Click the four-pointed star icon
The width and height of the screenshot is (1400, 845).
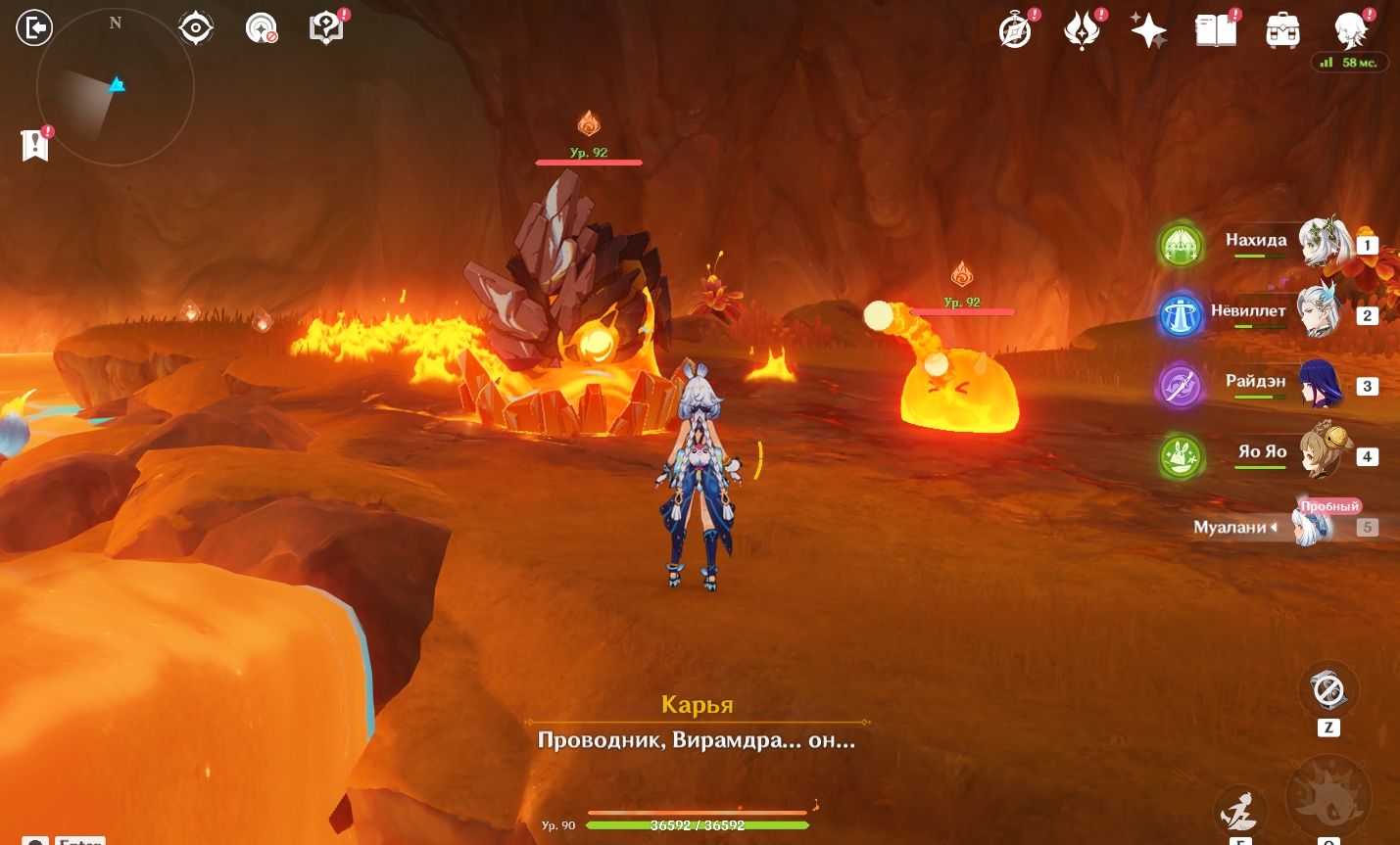[x=1148, y=31]
